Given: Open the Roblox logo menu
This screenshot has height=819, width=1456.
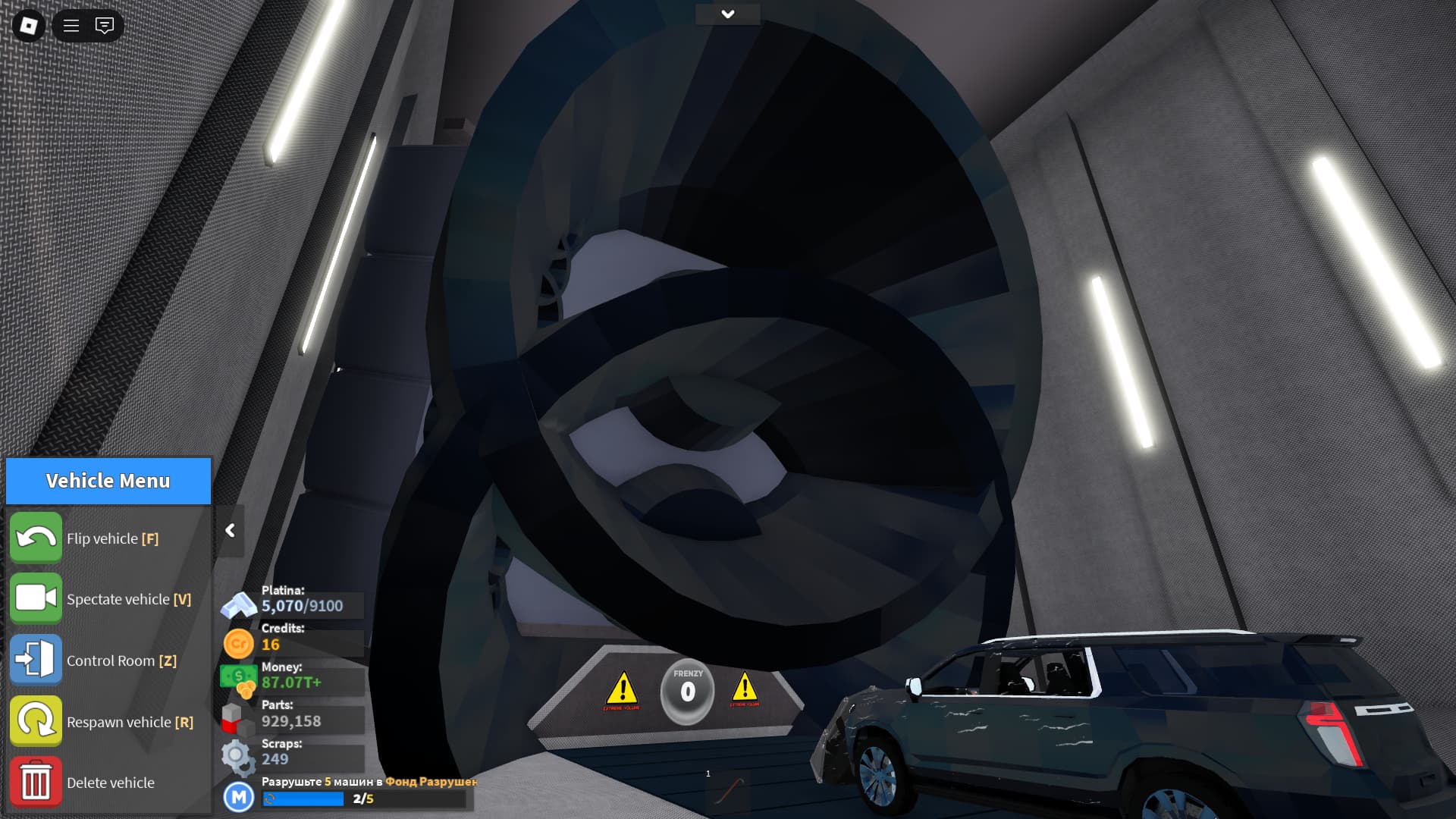Looking at the screenshot, I should coord(29,26).
